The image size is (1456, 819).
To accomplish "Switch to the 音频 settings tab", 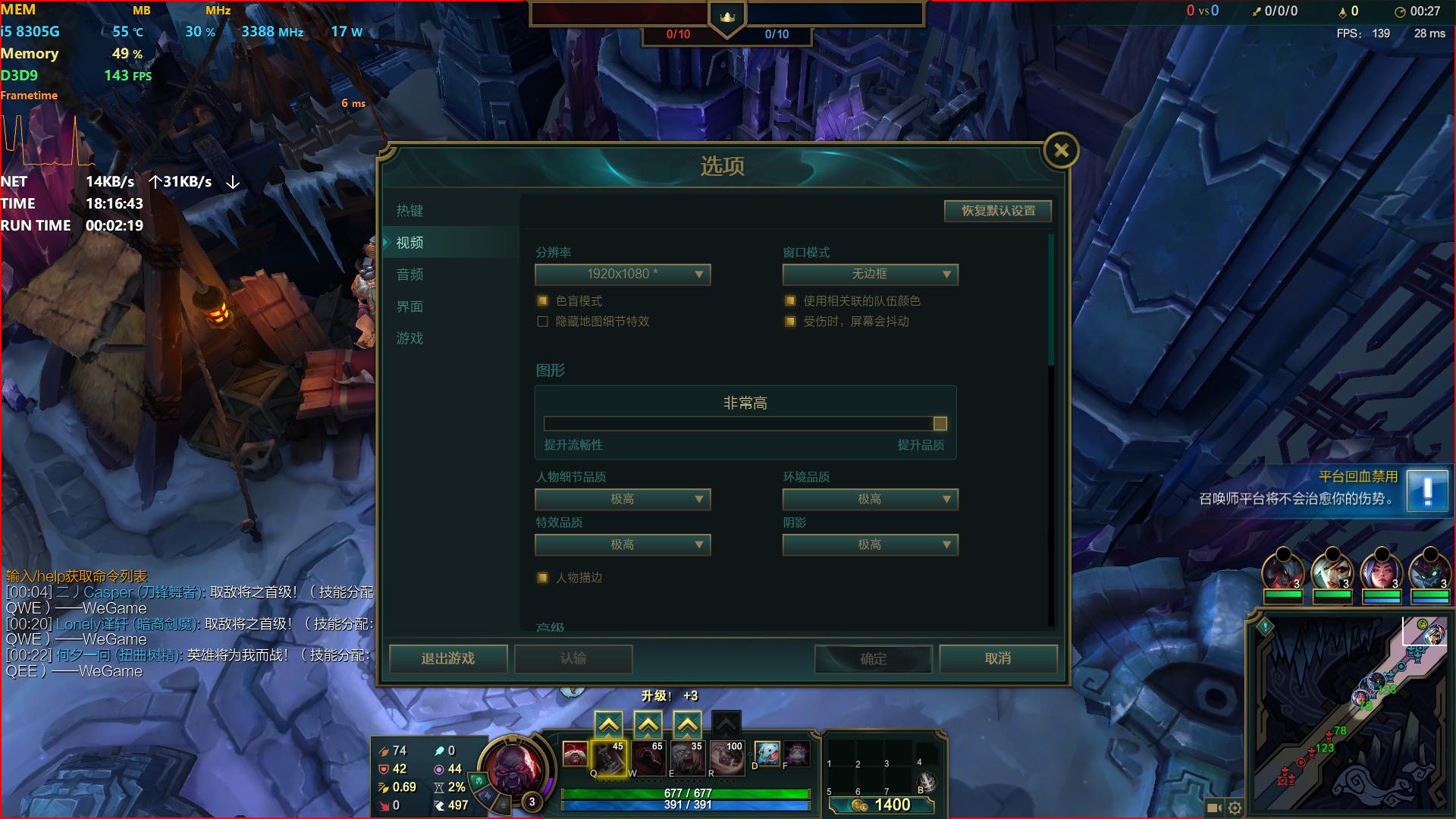I will click(x=409, y=275).
